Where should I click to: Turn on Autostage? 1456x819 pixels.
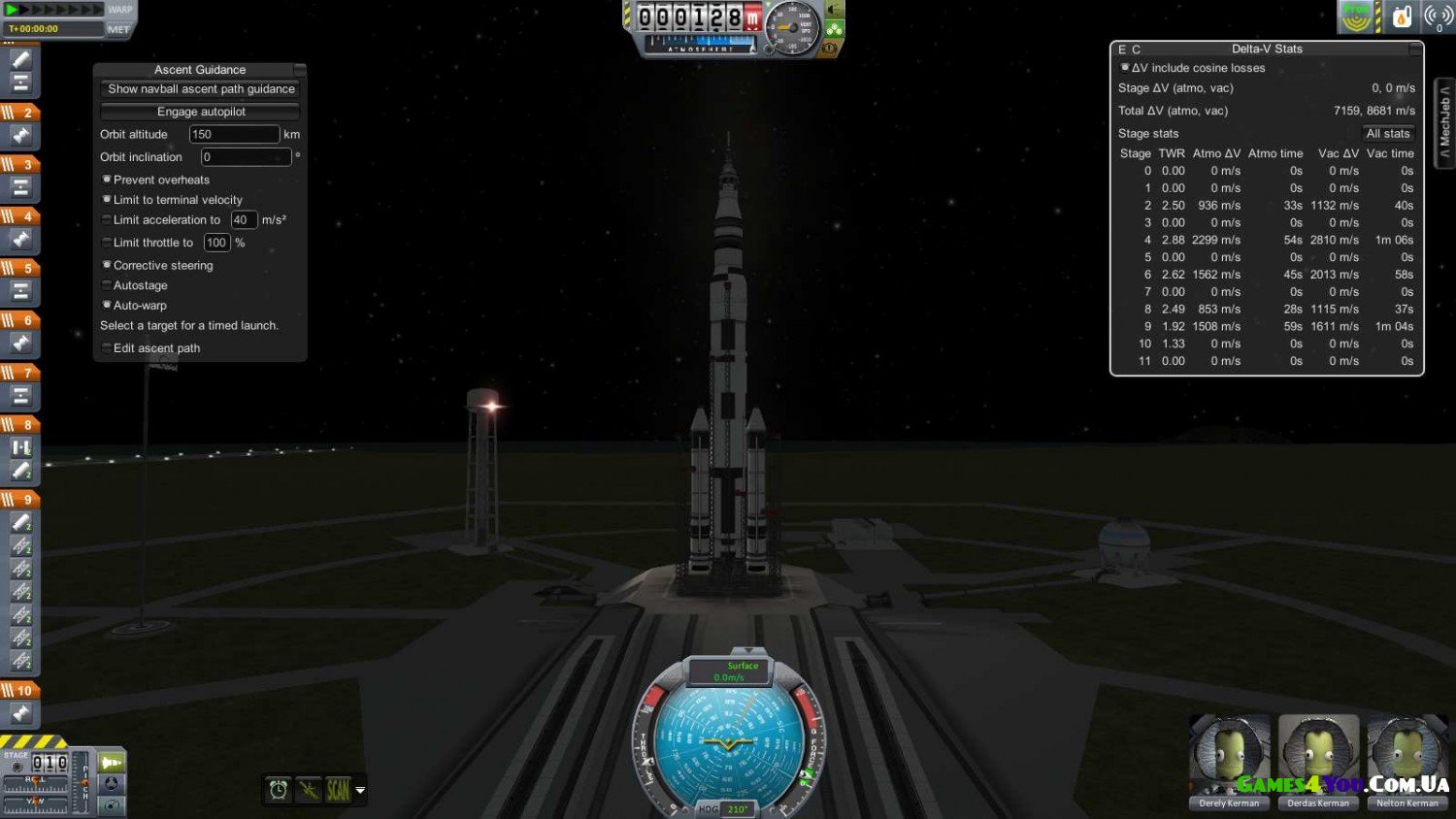[x=107, y=285]
